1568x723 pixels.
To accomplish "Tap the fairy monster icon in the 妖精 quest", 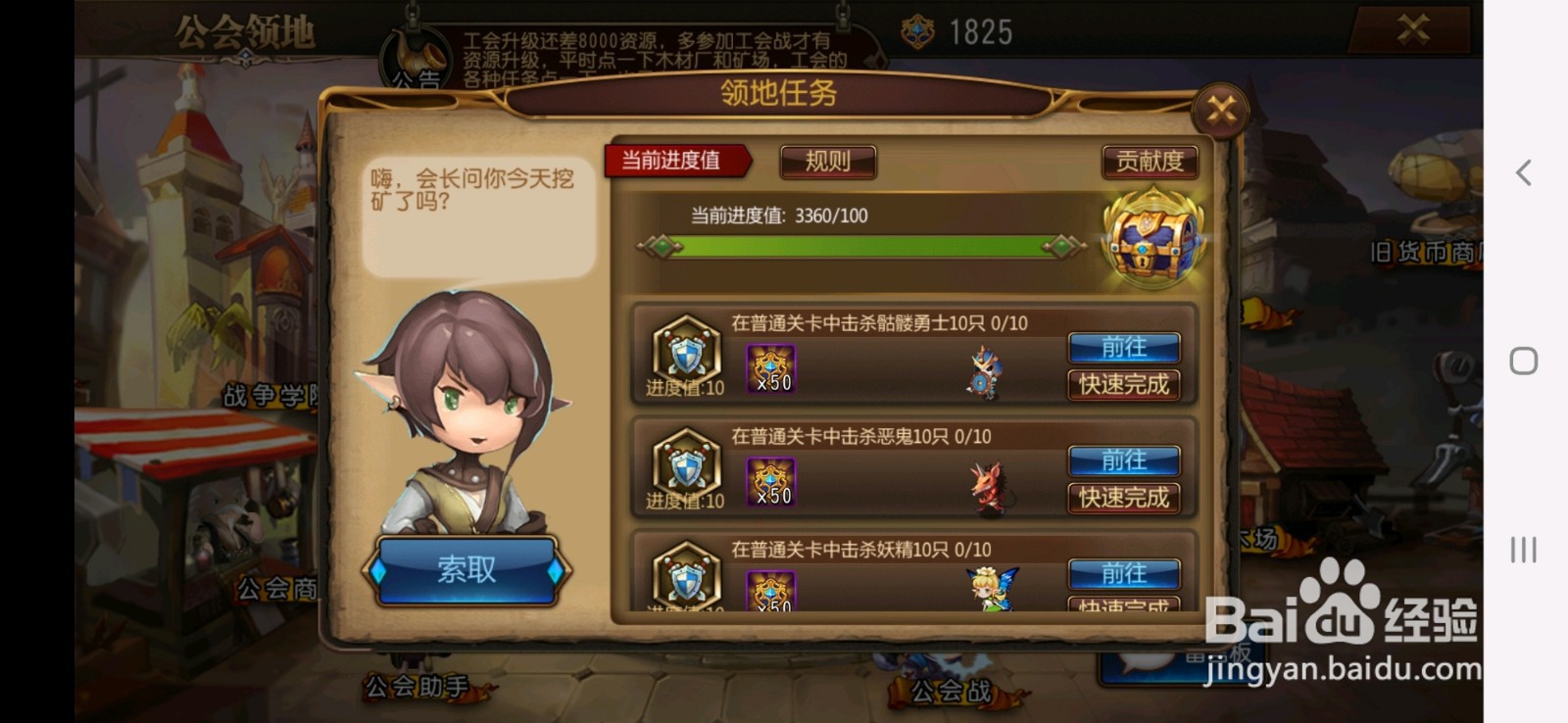I will (985, 585).
